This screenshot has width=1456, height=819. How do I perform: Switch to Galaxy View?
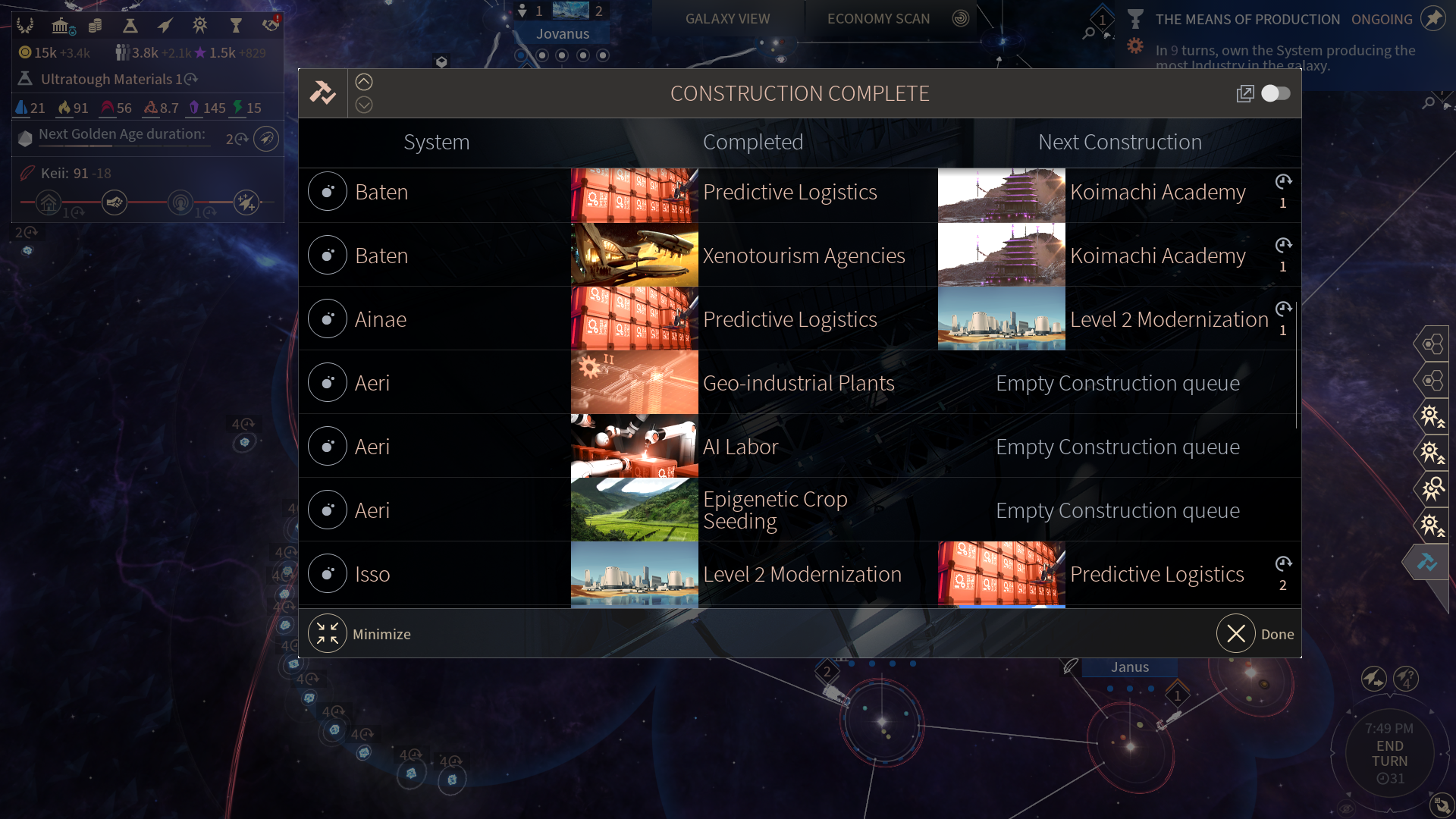(727, 19)
